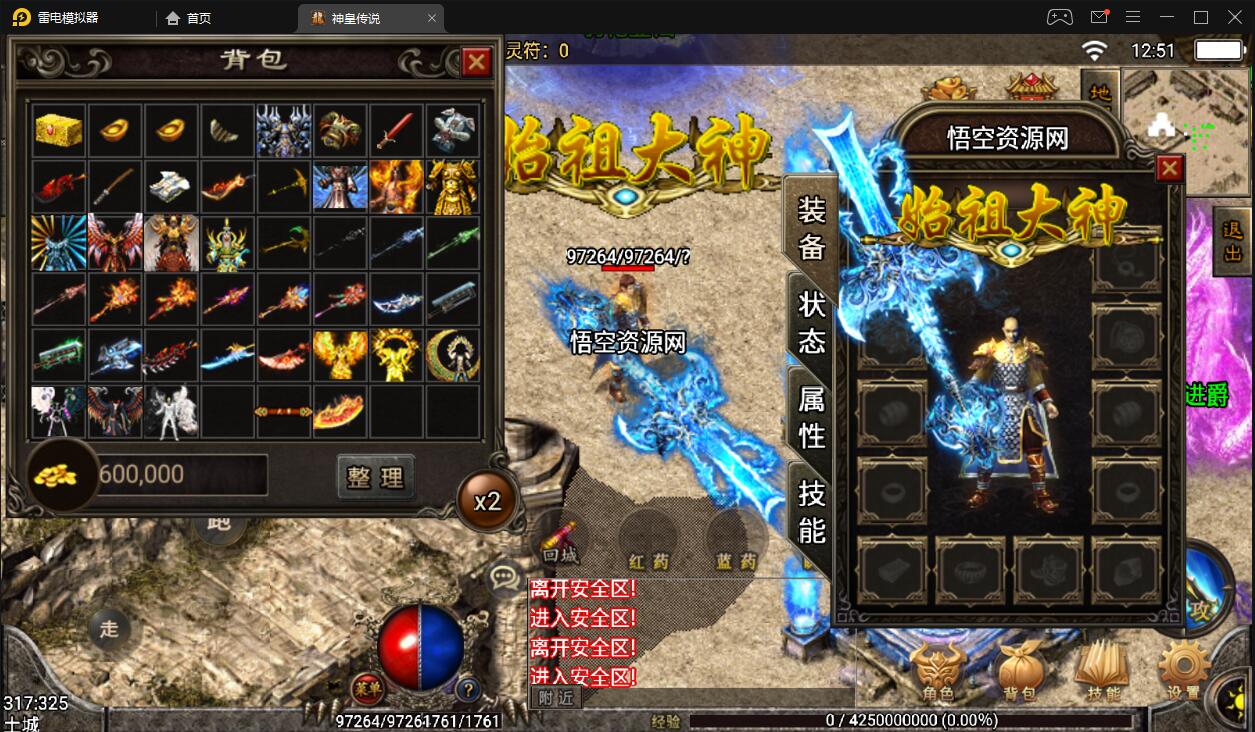Open the 属性 attributes tab
1255x732 pixels.
[811, 417]
